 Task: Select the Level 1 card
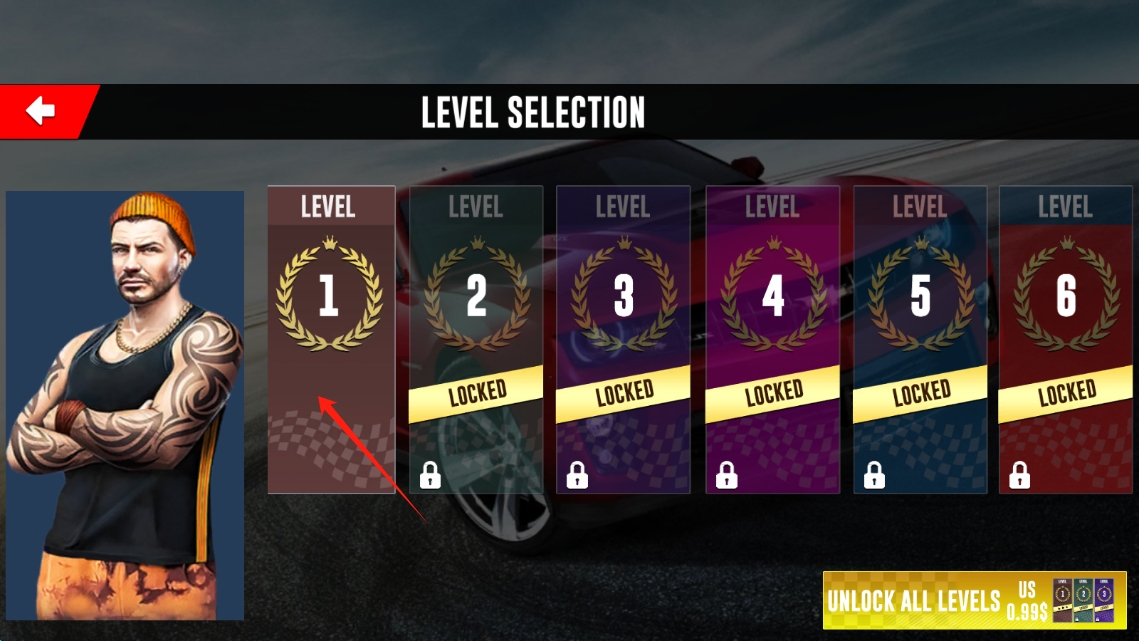330,339
